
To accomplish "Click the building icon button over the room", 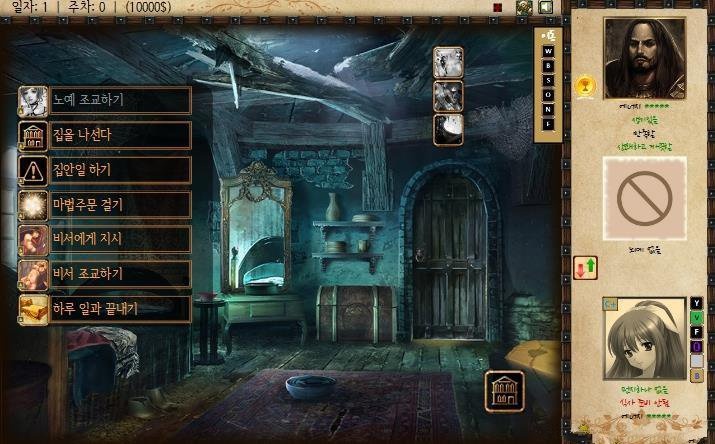I will [504, 391].
